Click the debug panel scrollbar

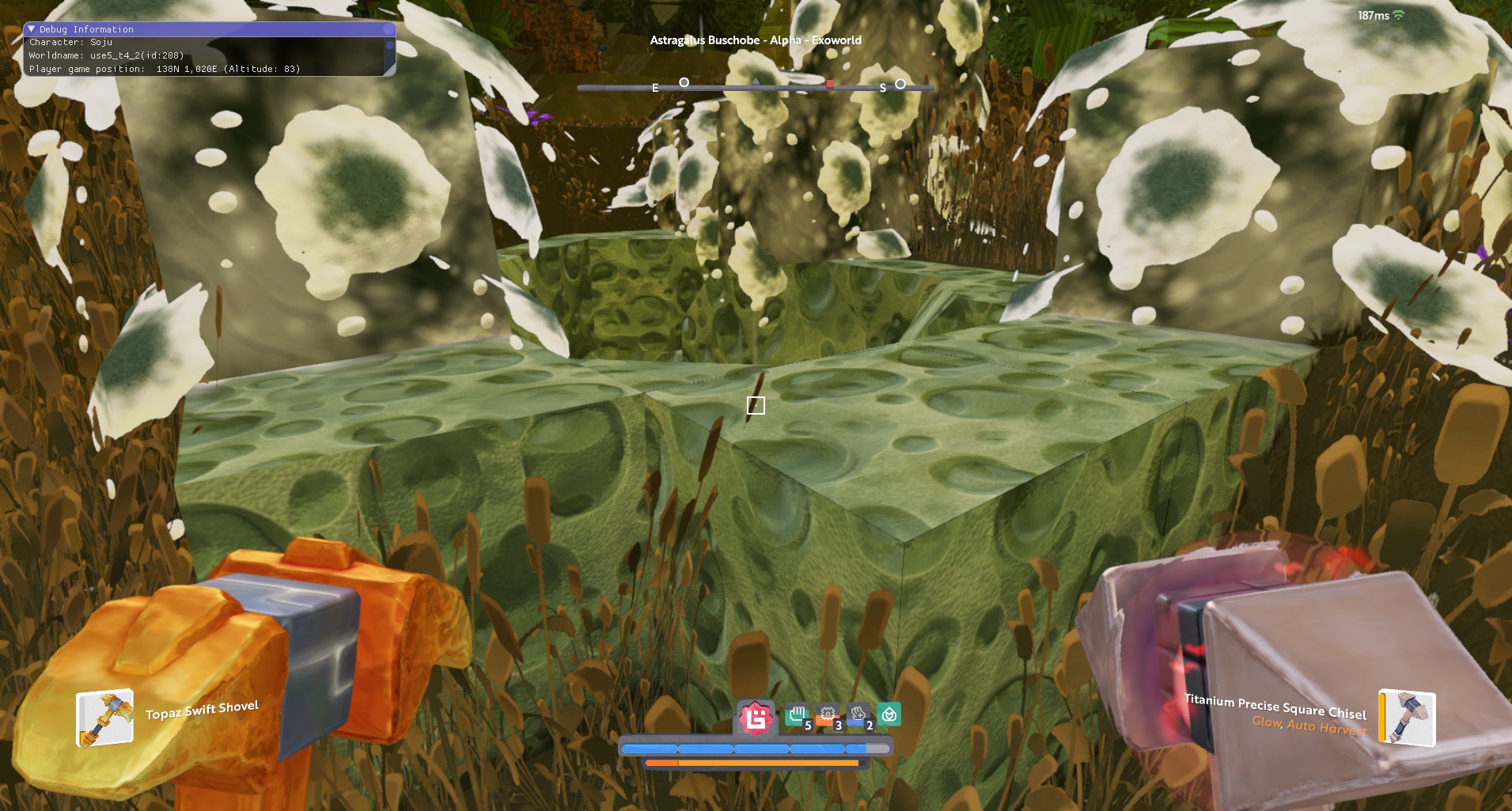(389, 46)
